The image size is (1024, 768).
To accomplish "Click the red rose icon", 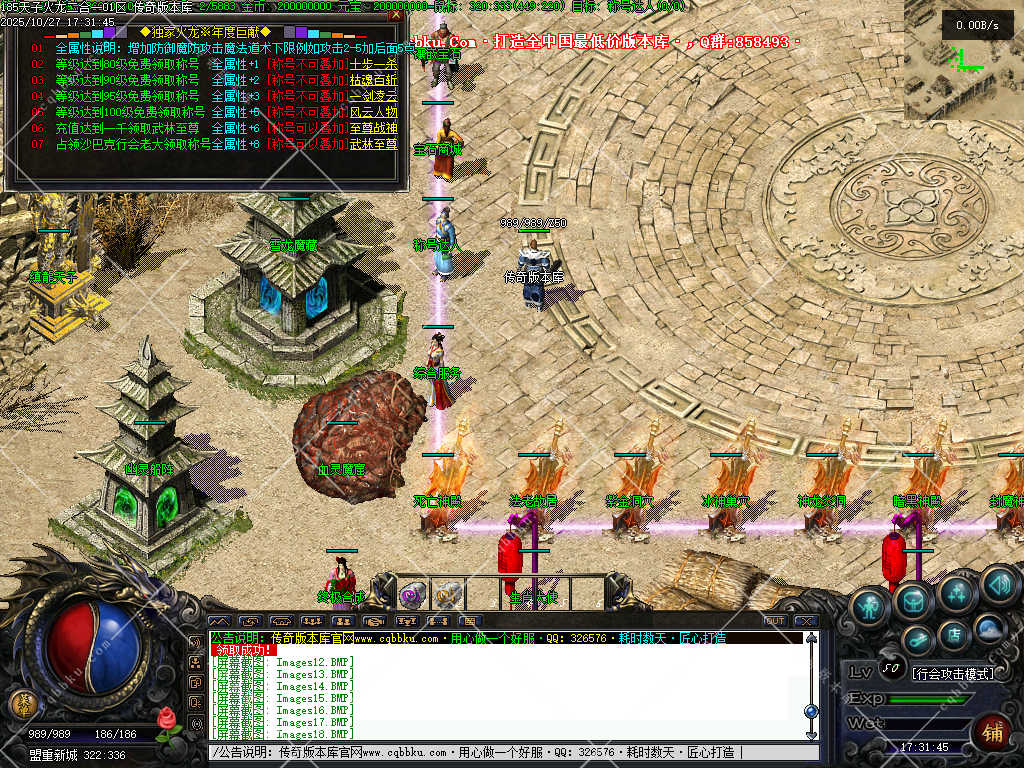I will coord(167,719).
